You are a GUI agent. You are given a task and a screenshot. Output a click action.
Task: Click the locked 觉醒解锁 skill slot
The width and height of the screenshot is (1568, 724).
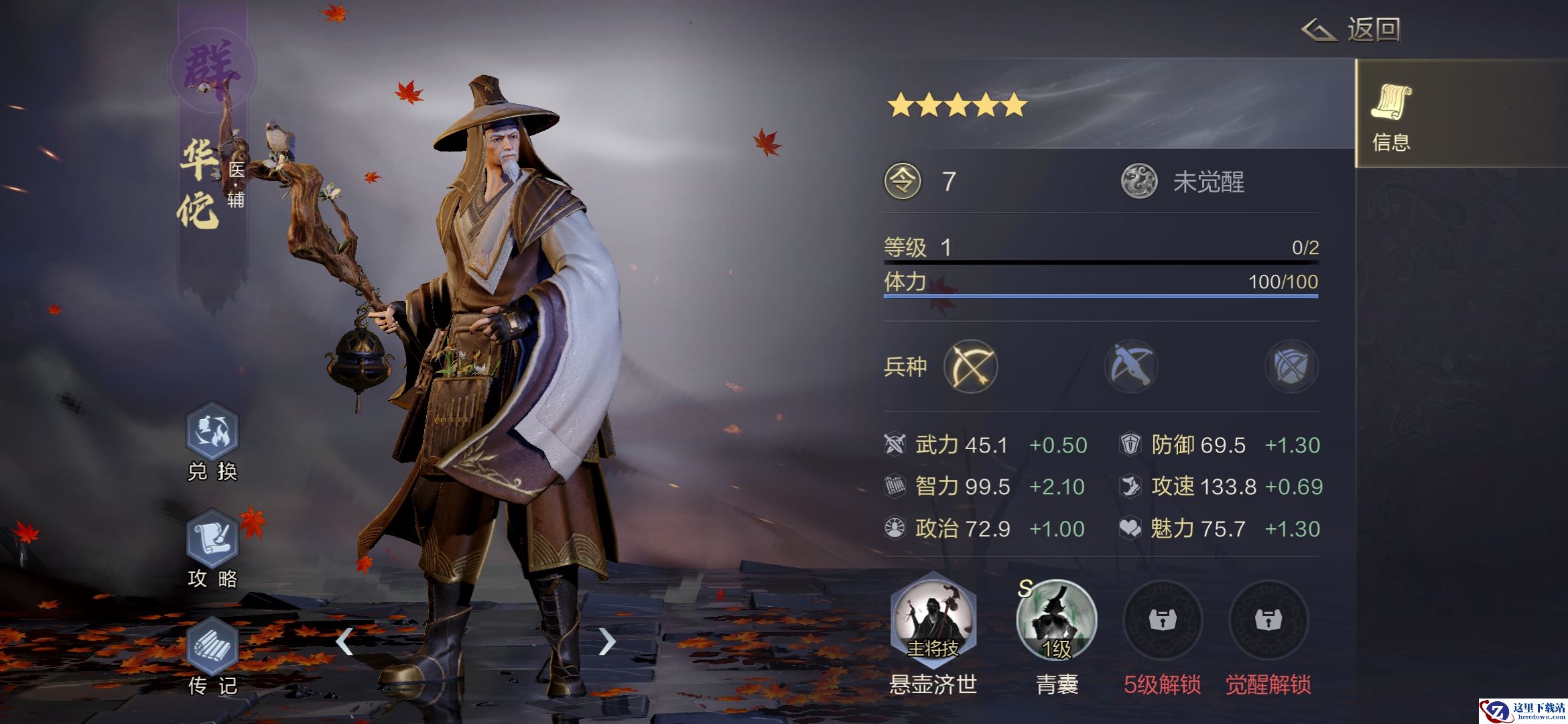1268,620
